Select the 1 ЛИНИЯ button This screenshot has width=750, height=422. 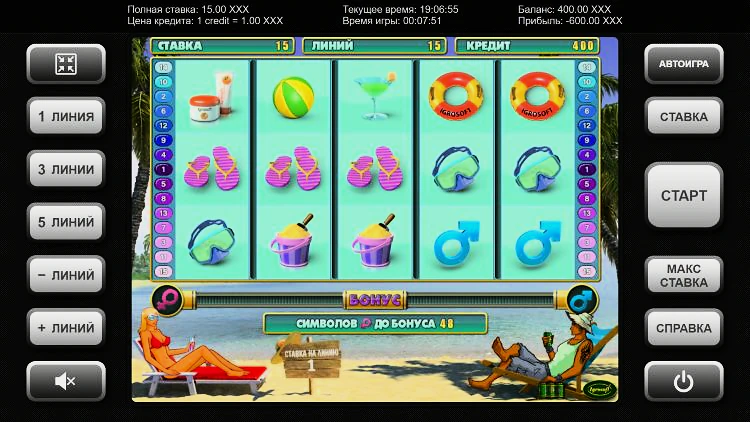click(66, 117)
